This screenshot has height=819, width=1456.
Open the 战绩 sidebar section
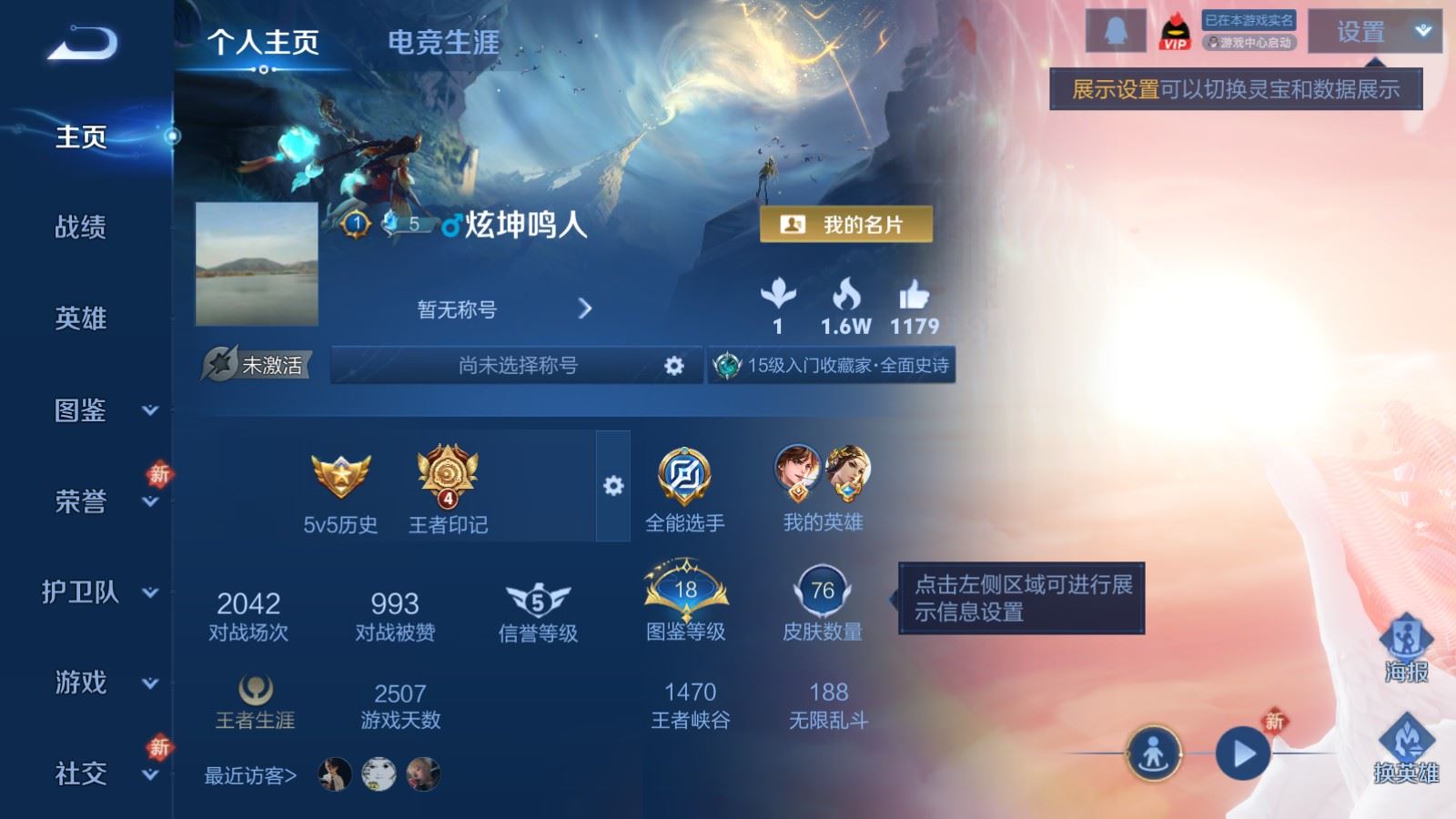(x=81, y=227)
